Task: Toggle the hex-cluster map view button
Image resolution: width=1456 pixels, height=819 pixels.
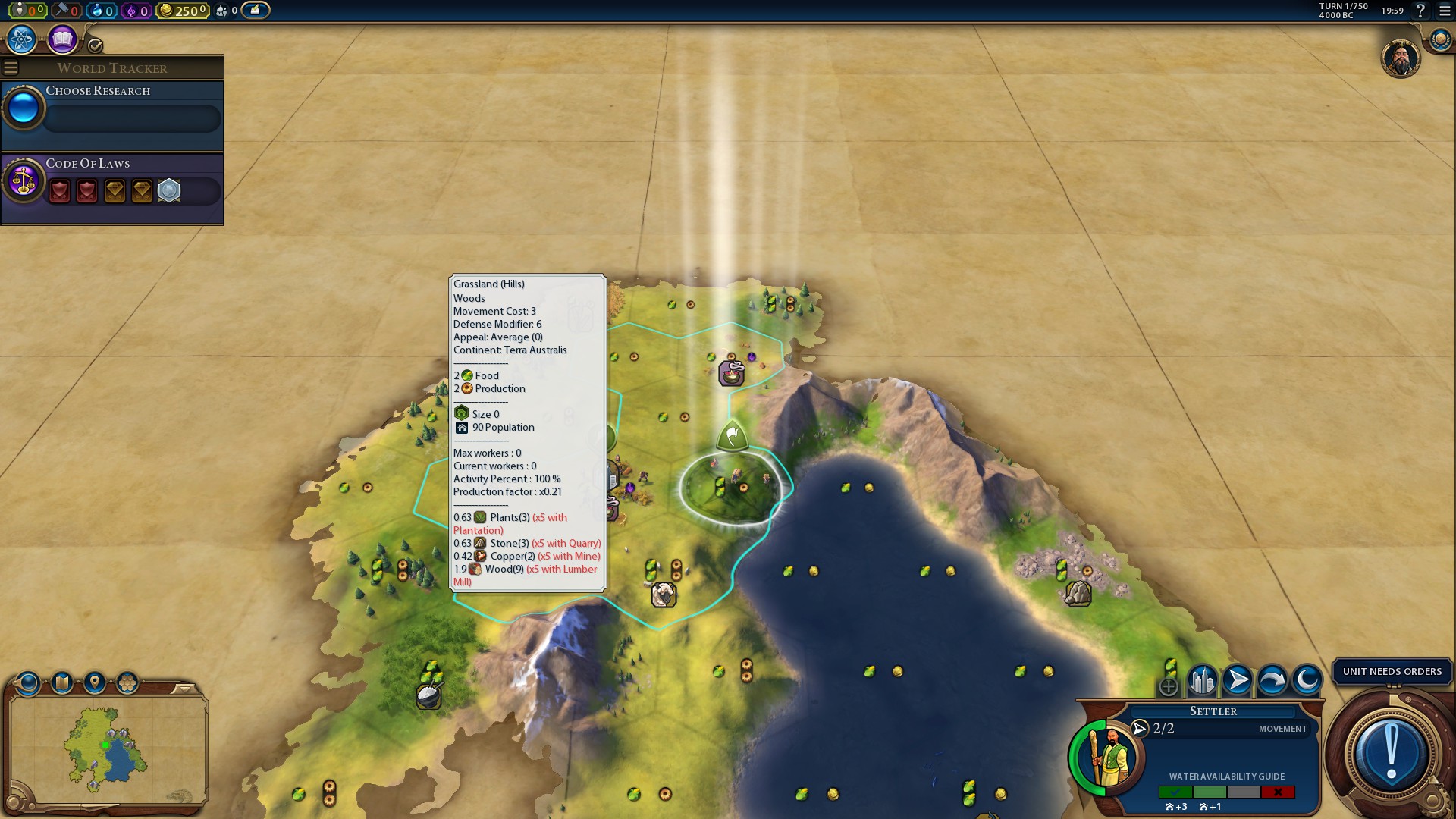Action: click(127, 683)
